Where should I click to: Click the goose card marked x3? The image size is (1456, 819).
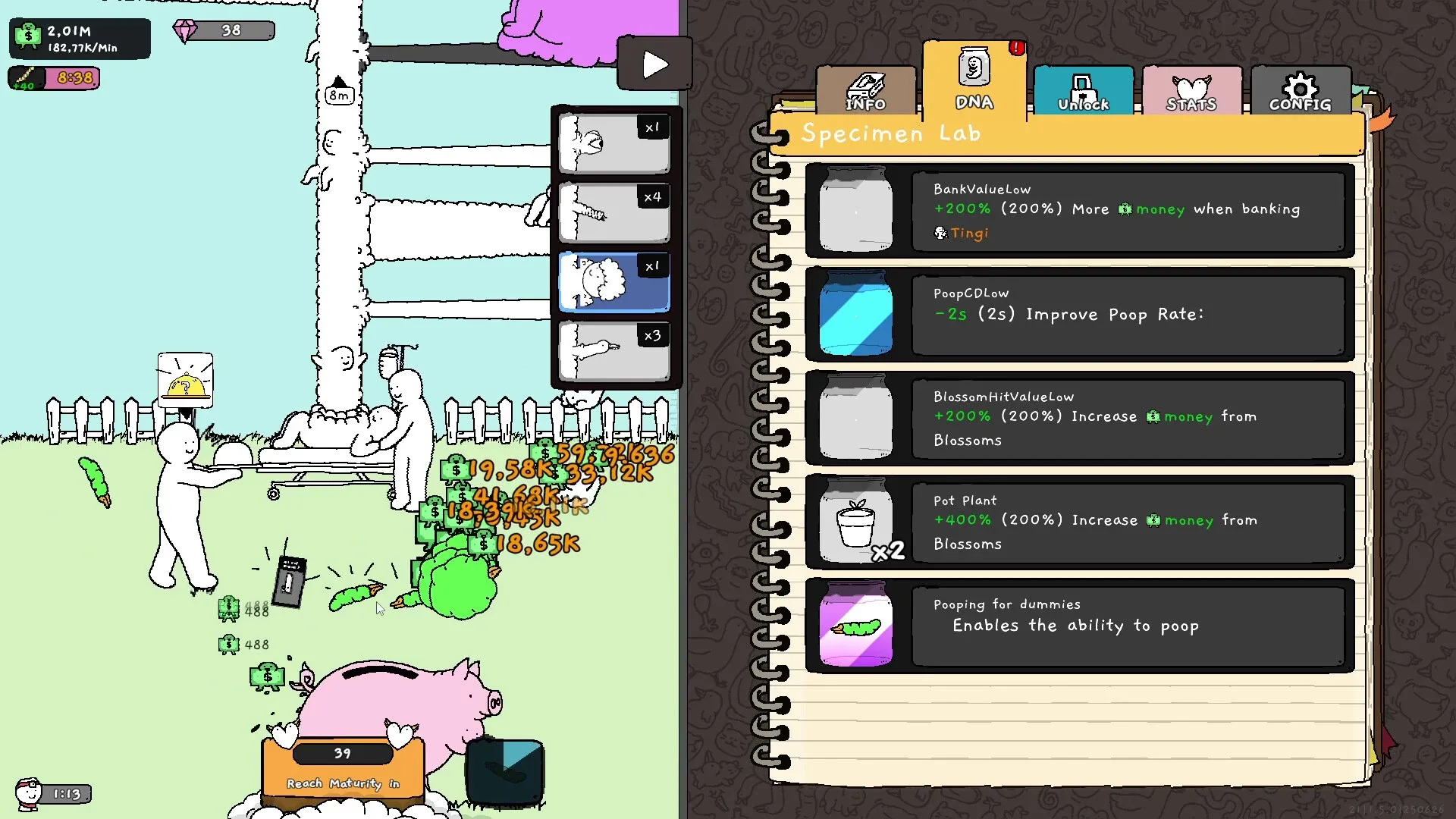(614, 350)
